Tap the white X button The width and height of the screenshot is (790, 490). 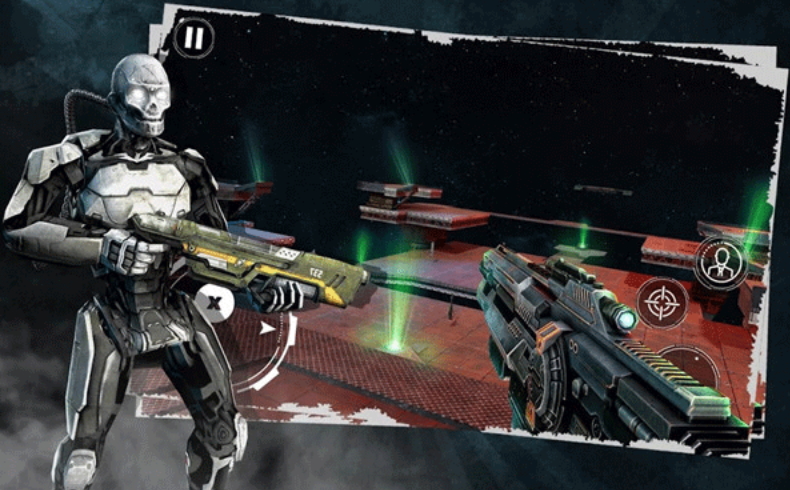click(x=215, y=300)
